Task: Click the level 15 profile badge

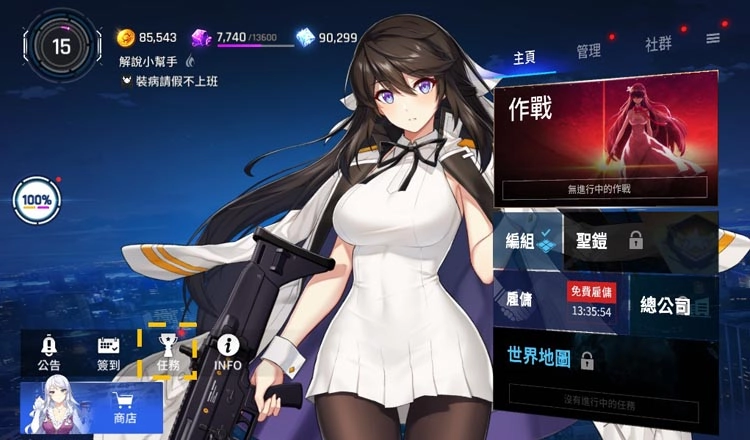Action: [61, 46]
